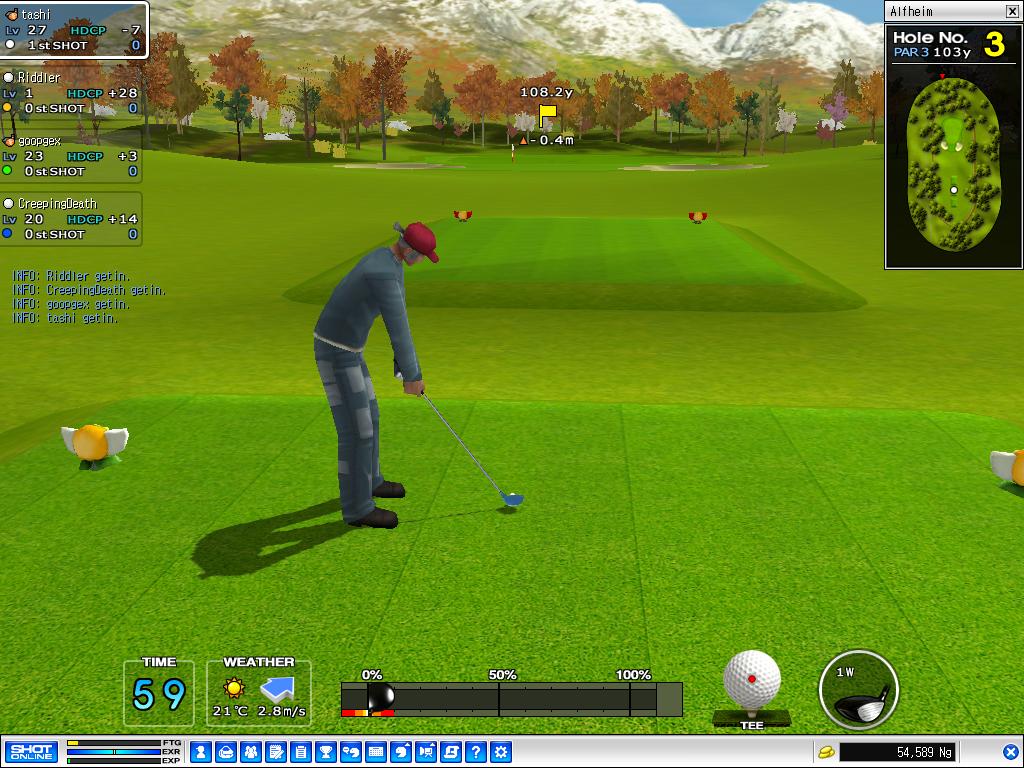Close the Alfheim hole map panel
The width and height of the screenshot is (1024, 768).
[1012, 12]
